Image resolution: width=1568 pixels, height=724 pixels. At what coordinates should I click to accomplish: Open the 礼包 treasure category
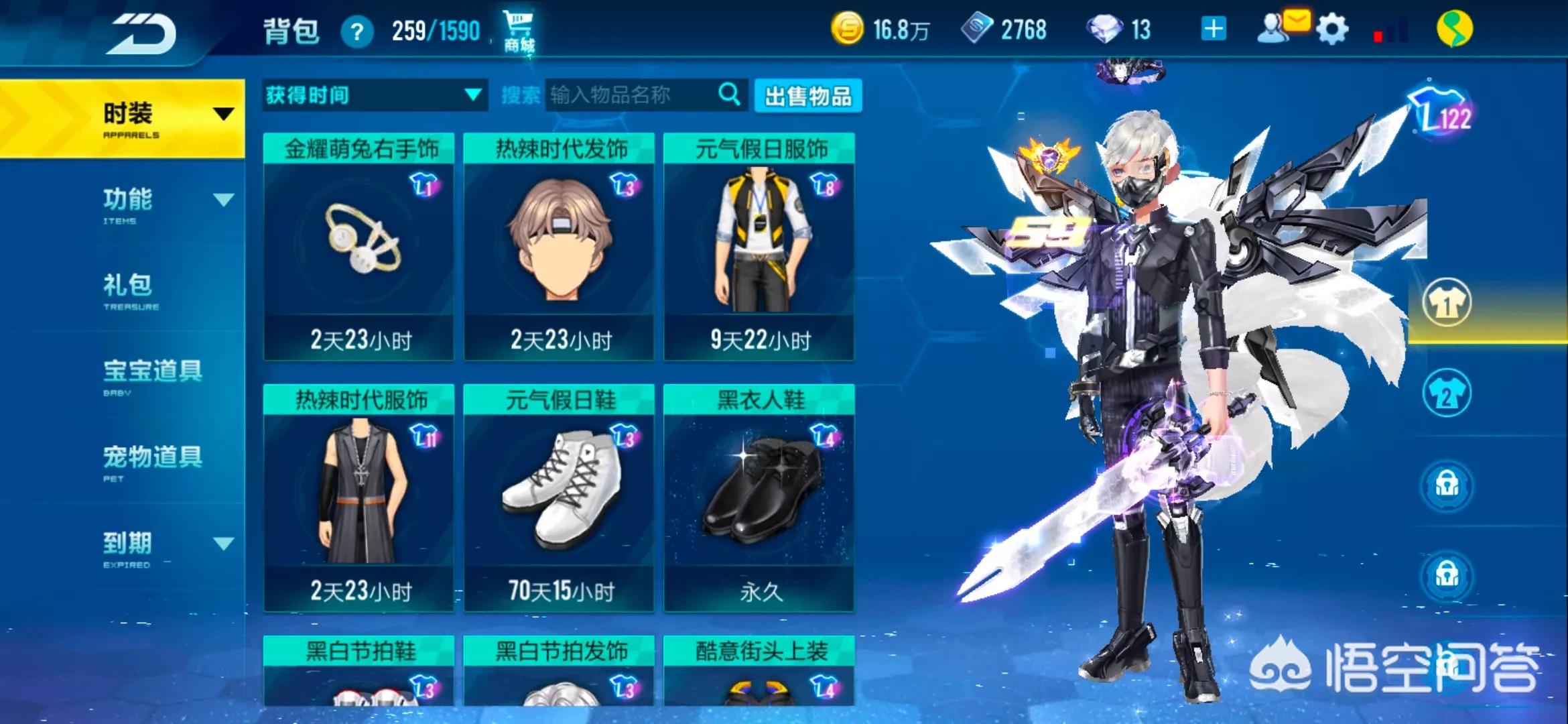(x=127, y=290)
